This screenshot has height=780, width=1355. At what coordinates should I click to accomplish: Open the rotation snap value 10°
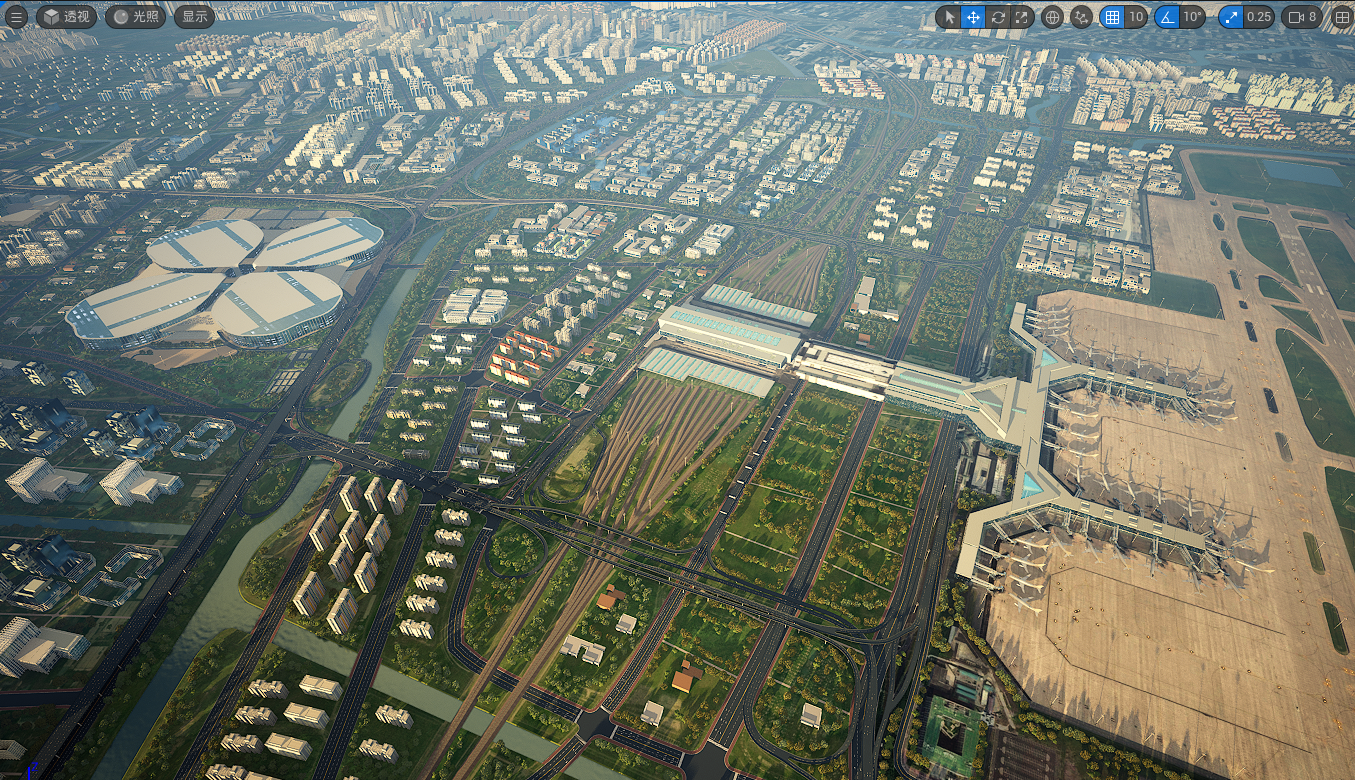click(x=1192, y=17)
